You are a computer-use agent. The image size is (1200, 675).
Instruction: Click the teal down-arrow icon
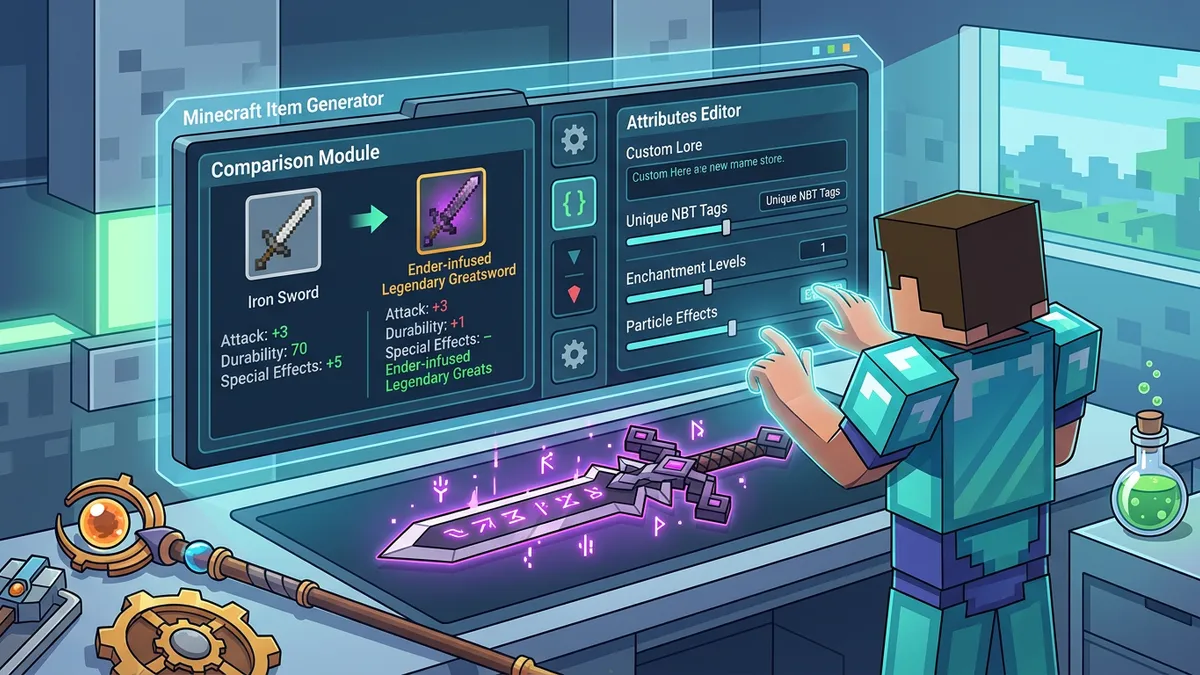573,257
